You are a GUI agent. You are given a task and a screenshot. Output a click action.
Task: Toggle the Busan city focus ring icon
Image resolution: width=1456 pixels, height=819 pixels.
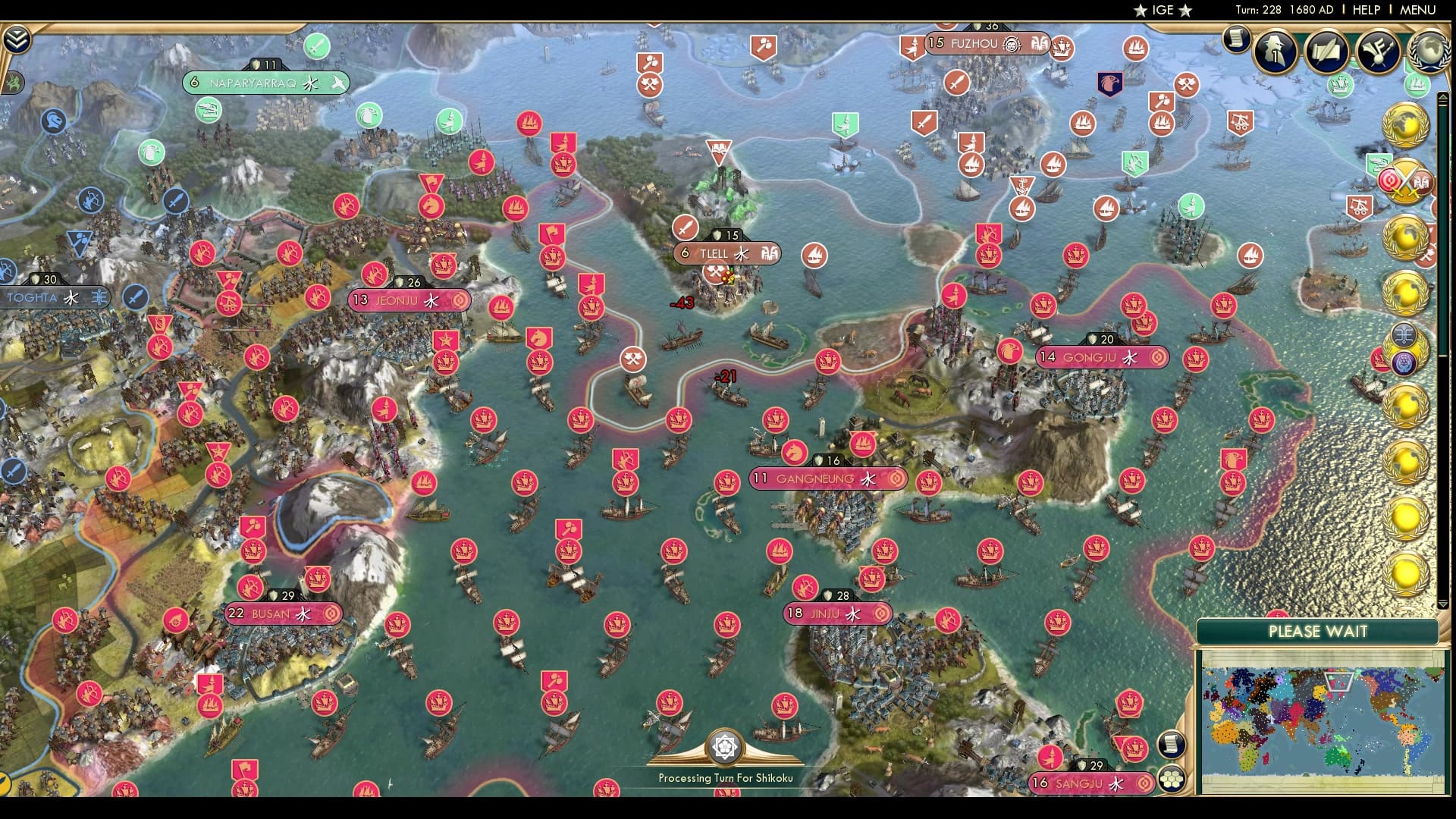pos(331,614)
